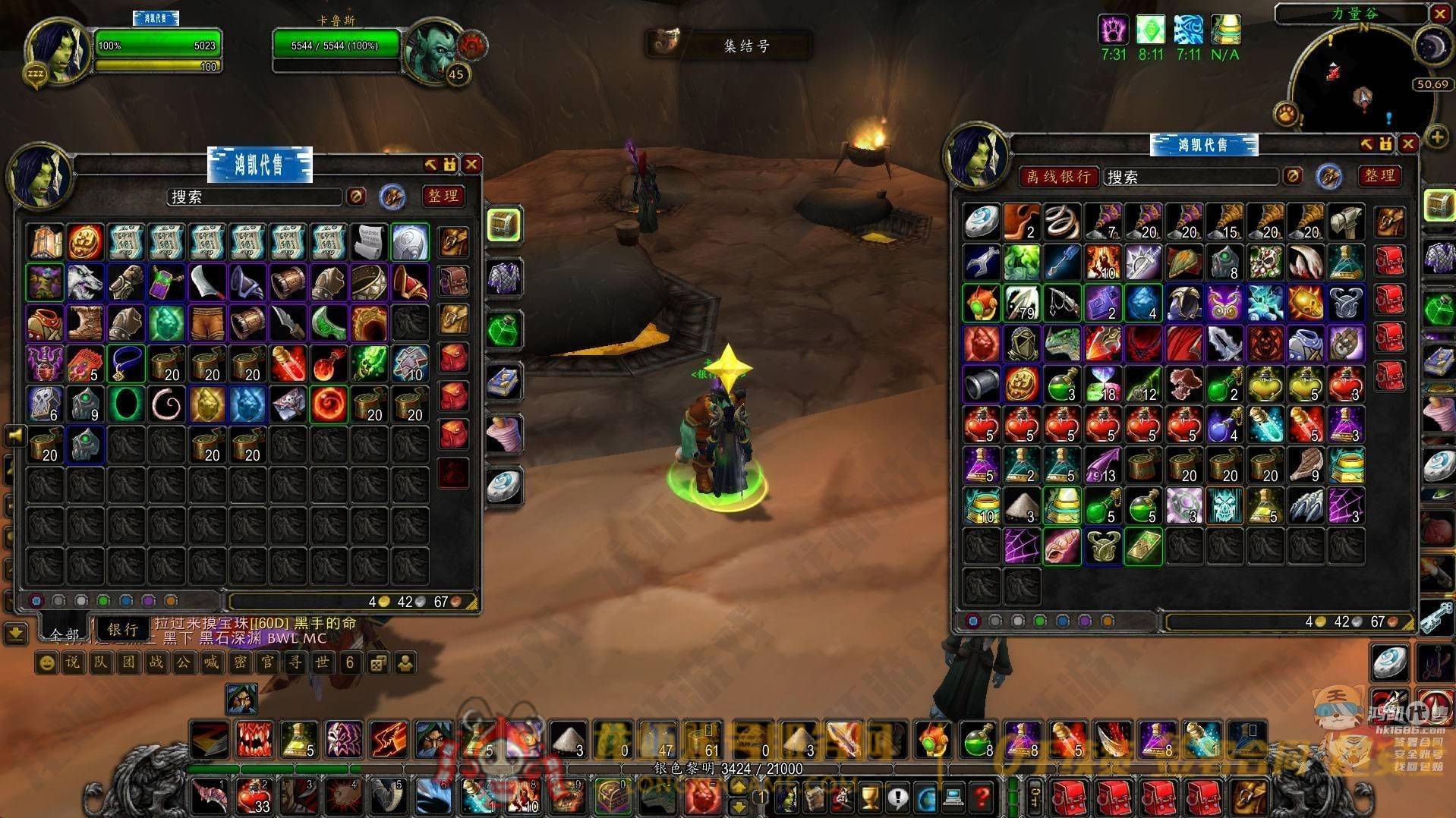Select the 说 say chat channel
This screenshot has height=818, width=1456.
coord(73,663)
